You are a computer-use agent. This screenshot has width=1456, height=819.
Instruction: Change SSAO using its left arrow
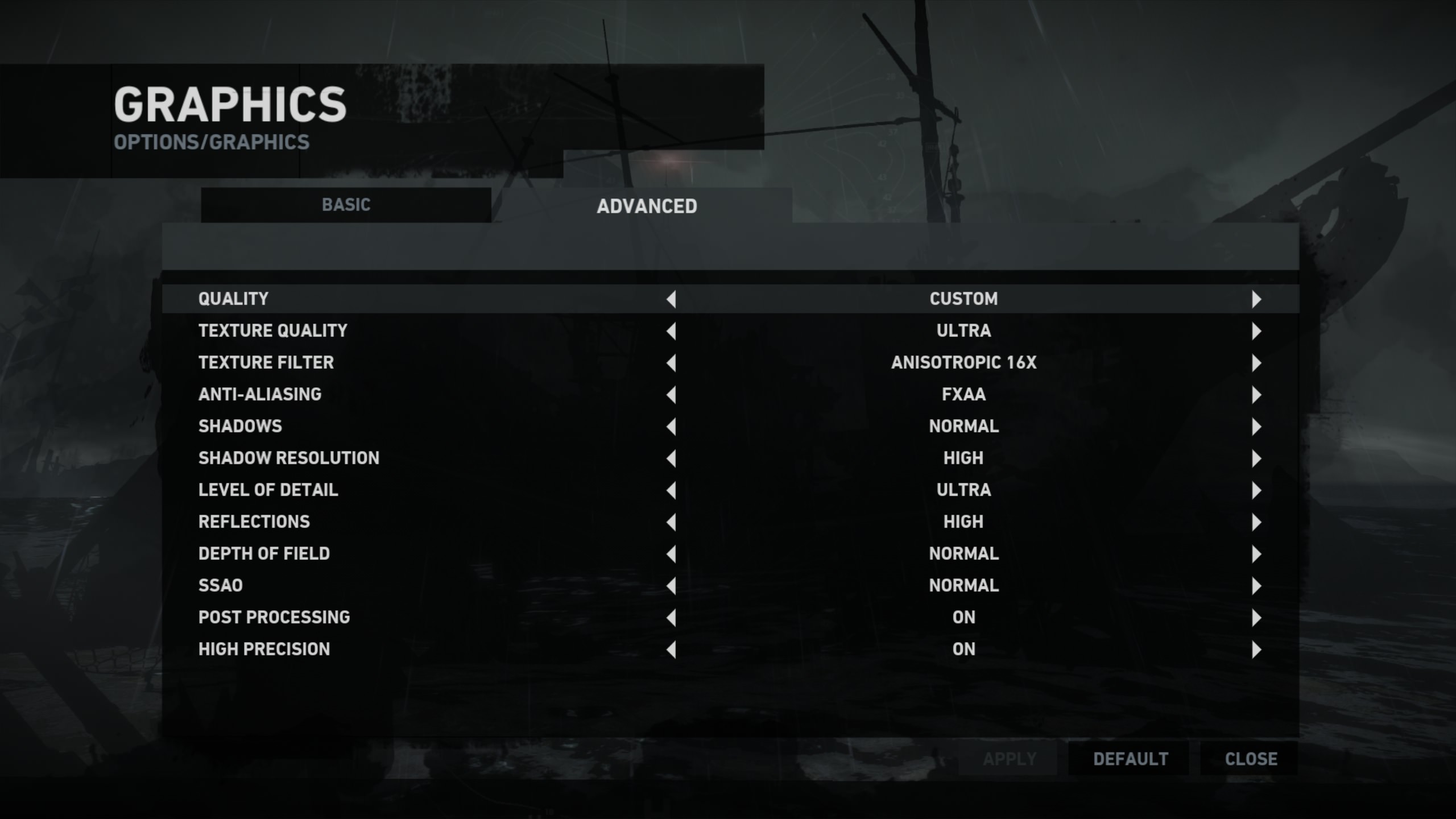pyautogui.click(x=672, y=586)
